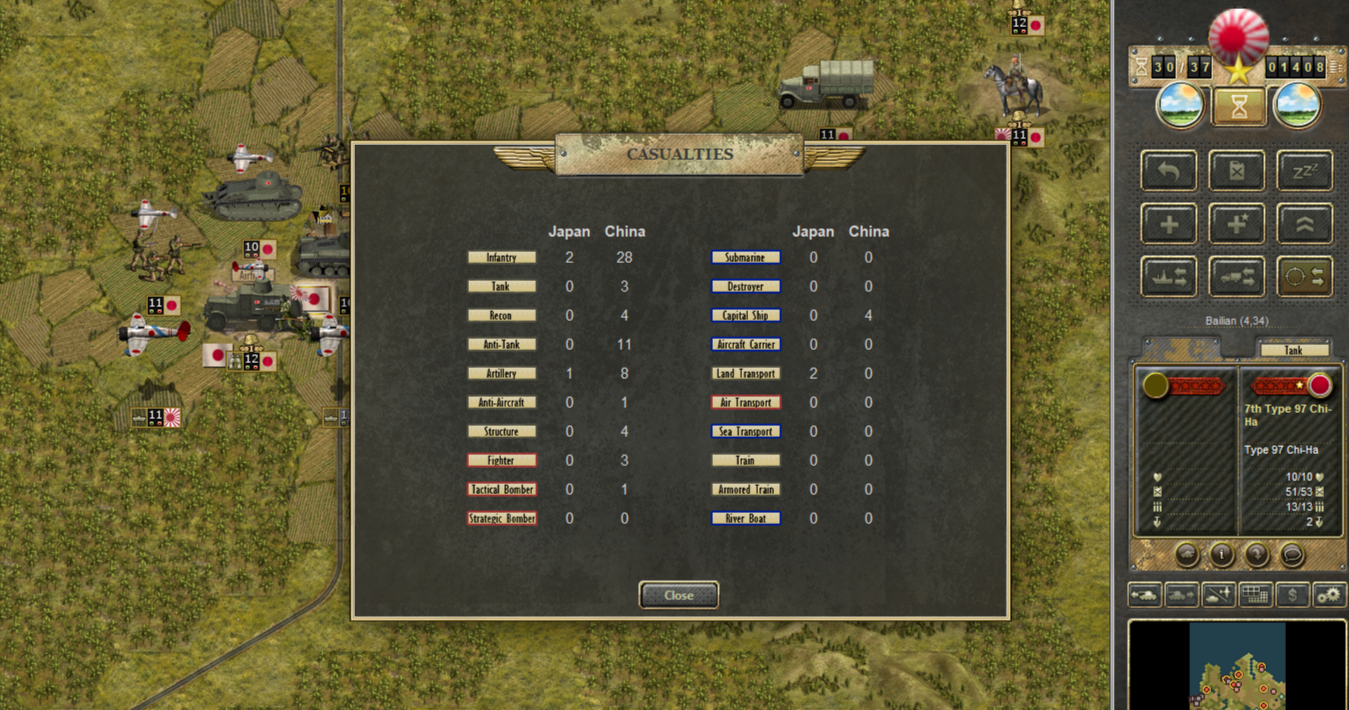Toggle the air and ground view button
Image resolution: width=1349 pixels, height=710 pixels.
(x=1219, y=595)
